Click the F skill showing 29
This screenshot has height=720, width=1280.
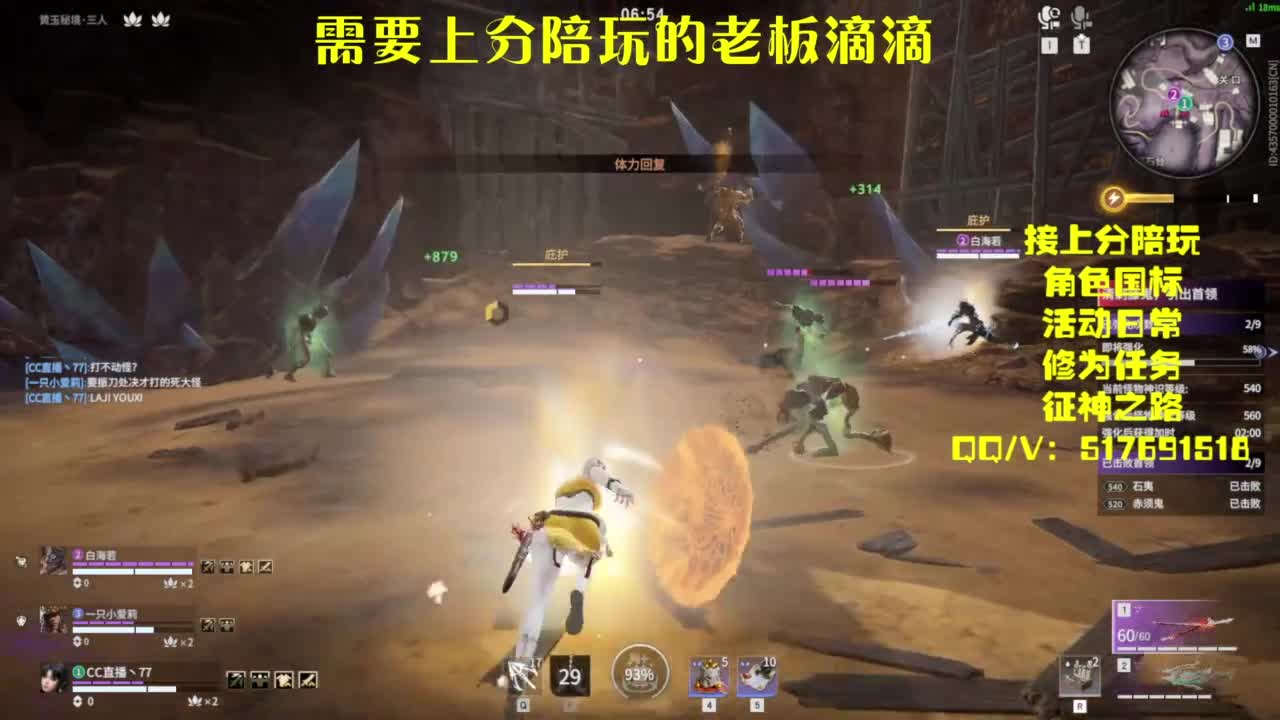570,675
